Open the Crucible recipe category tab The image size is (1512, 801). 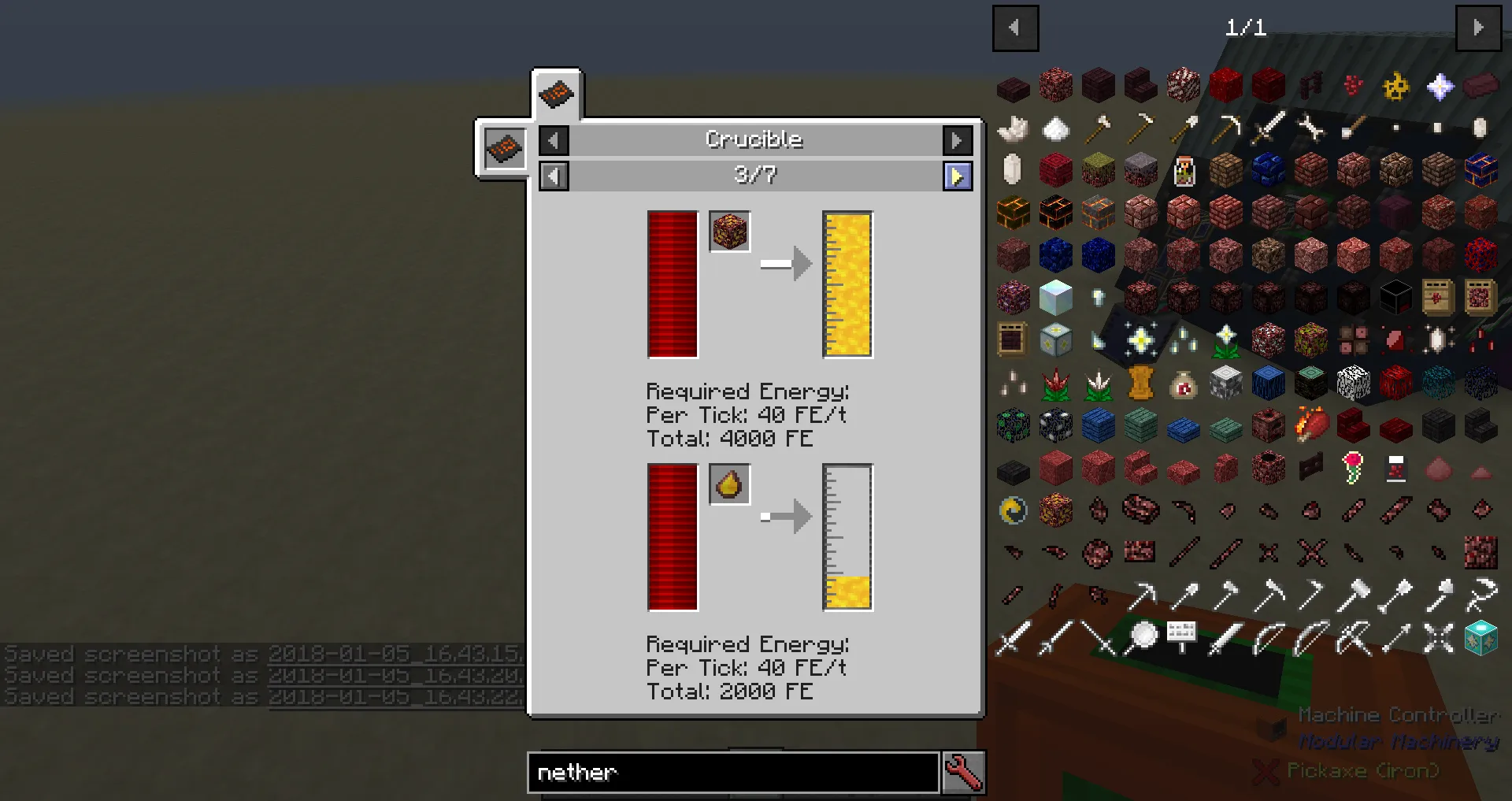point(557,94)
